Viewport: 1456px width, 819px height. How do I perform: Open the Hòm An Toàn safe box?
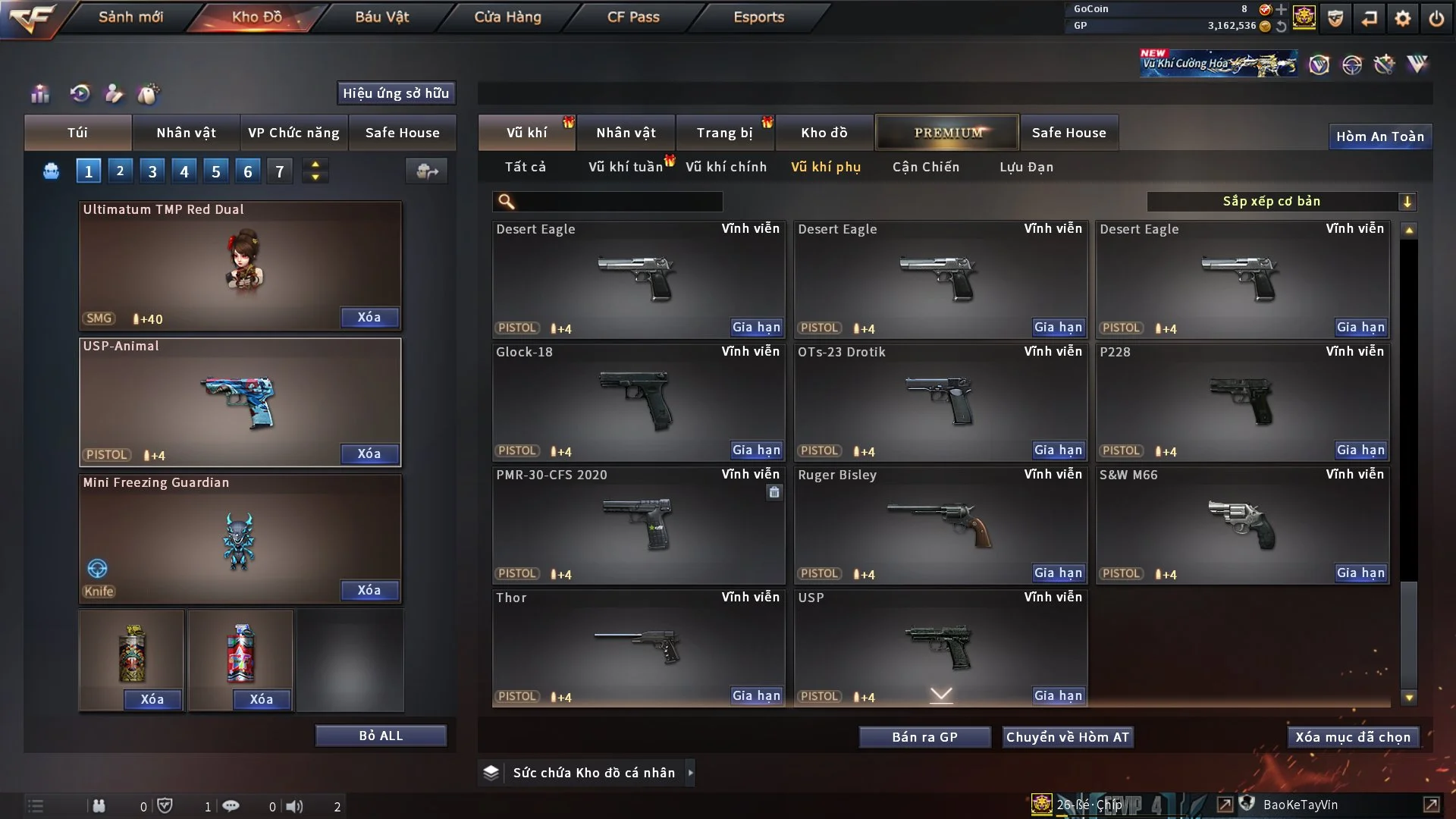click(x=1379, y=136)
